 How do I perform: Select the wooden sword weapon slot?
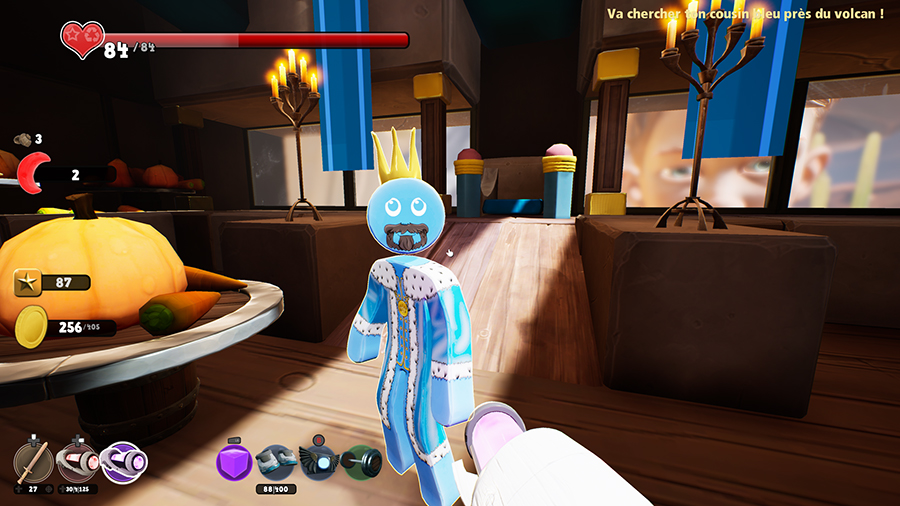[x=33, y=462]
